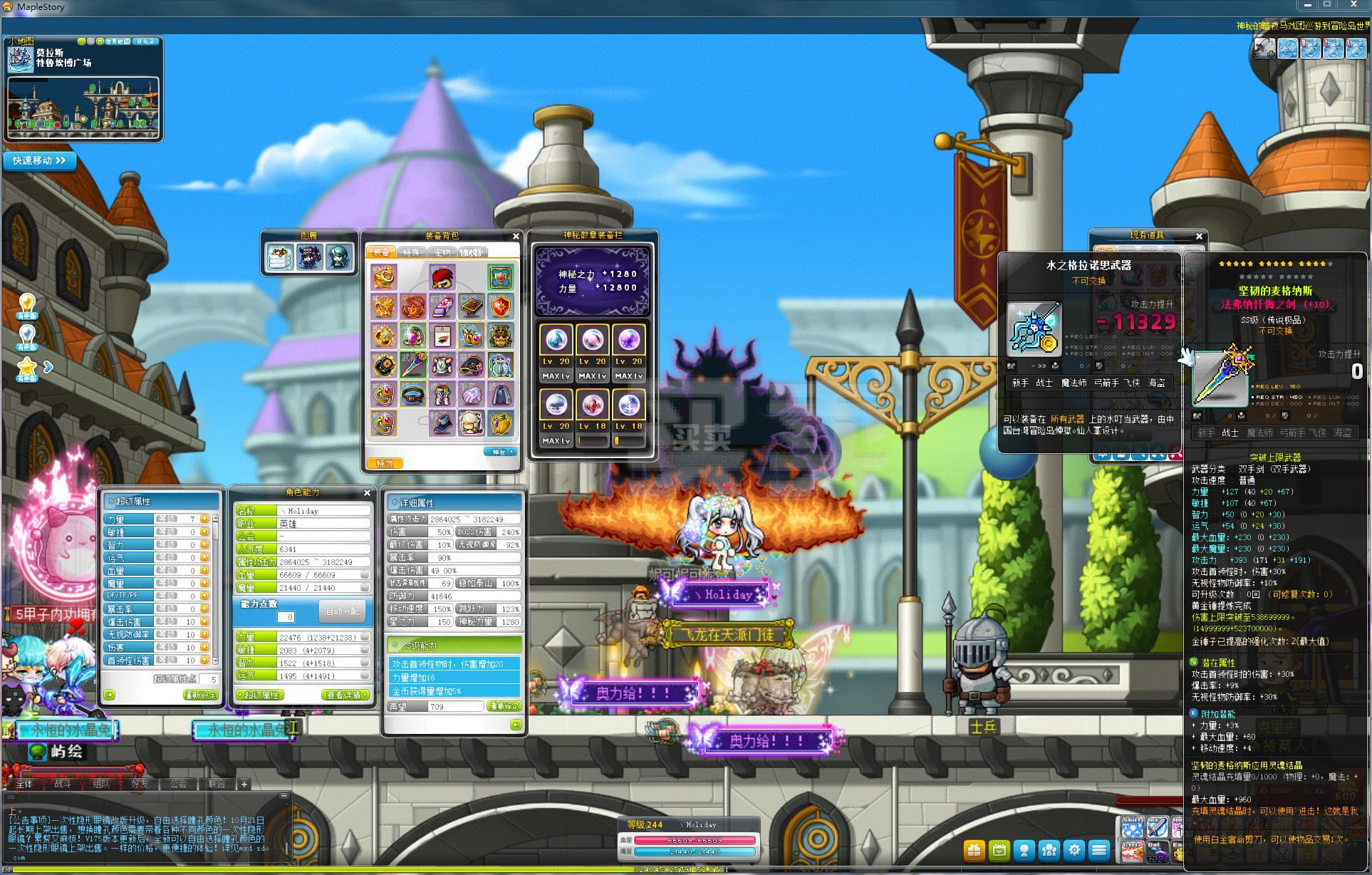Click the 查看详情 view details button
Screen dimensions: 1372x875
[345, 695]
